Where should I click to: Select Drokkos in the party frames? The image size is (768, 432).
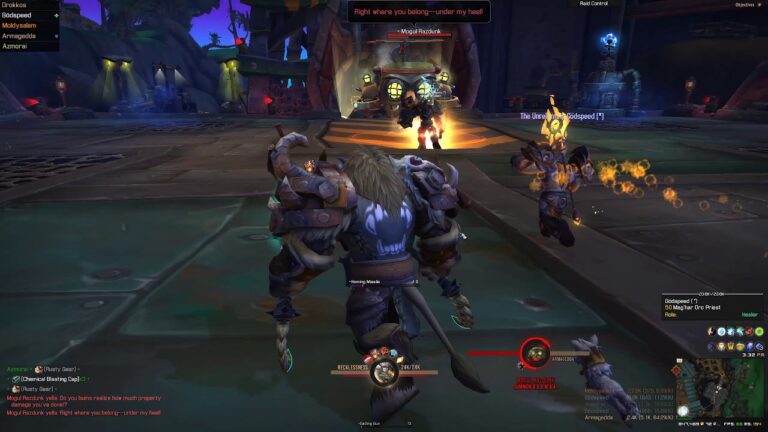click(x=15, y=5)
